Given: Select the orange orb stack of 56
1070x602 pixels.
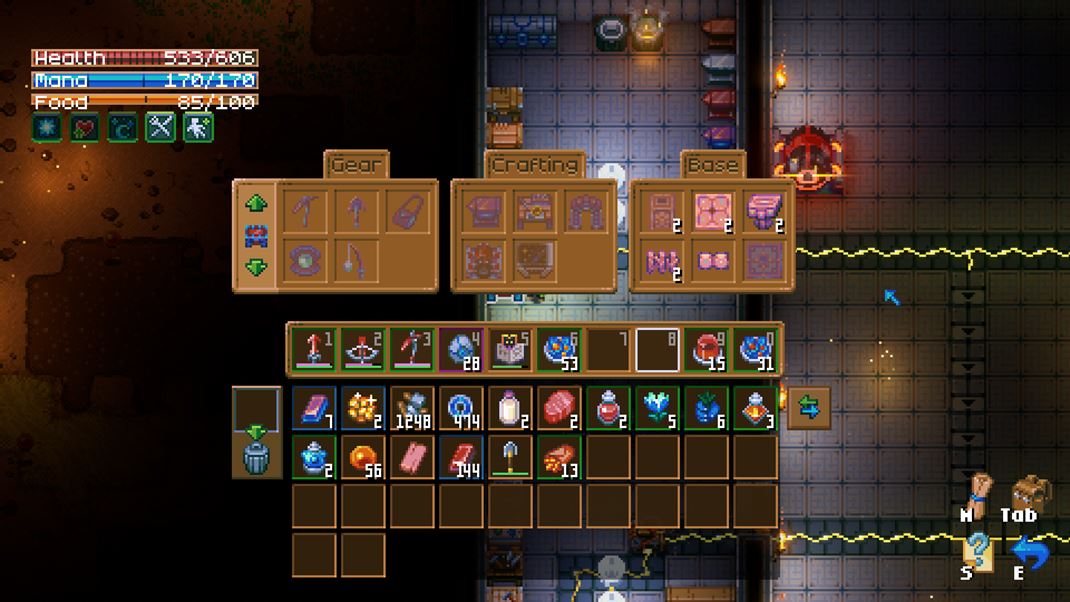Looking at the screenshot, I should (363, 457).
